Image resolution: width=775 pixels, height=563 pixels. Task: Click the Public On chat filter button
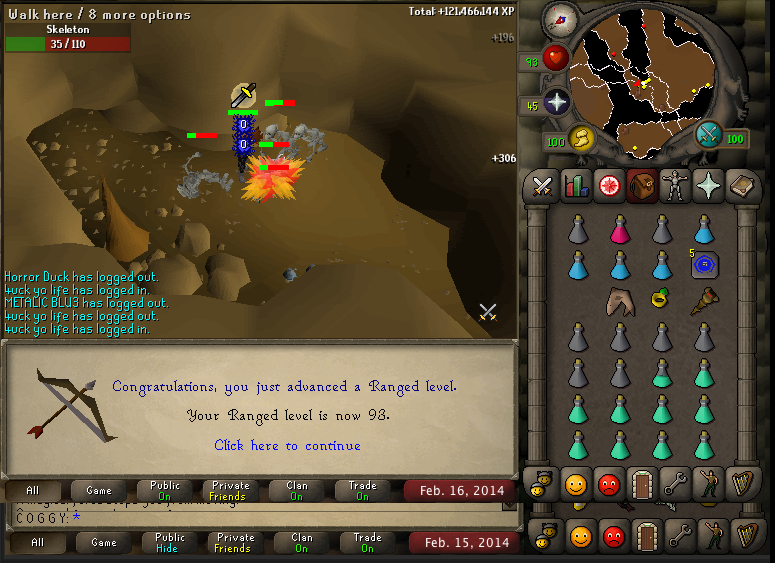point(165,490)
